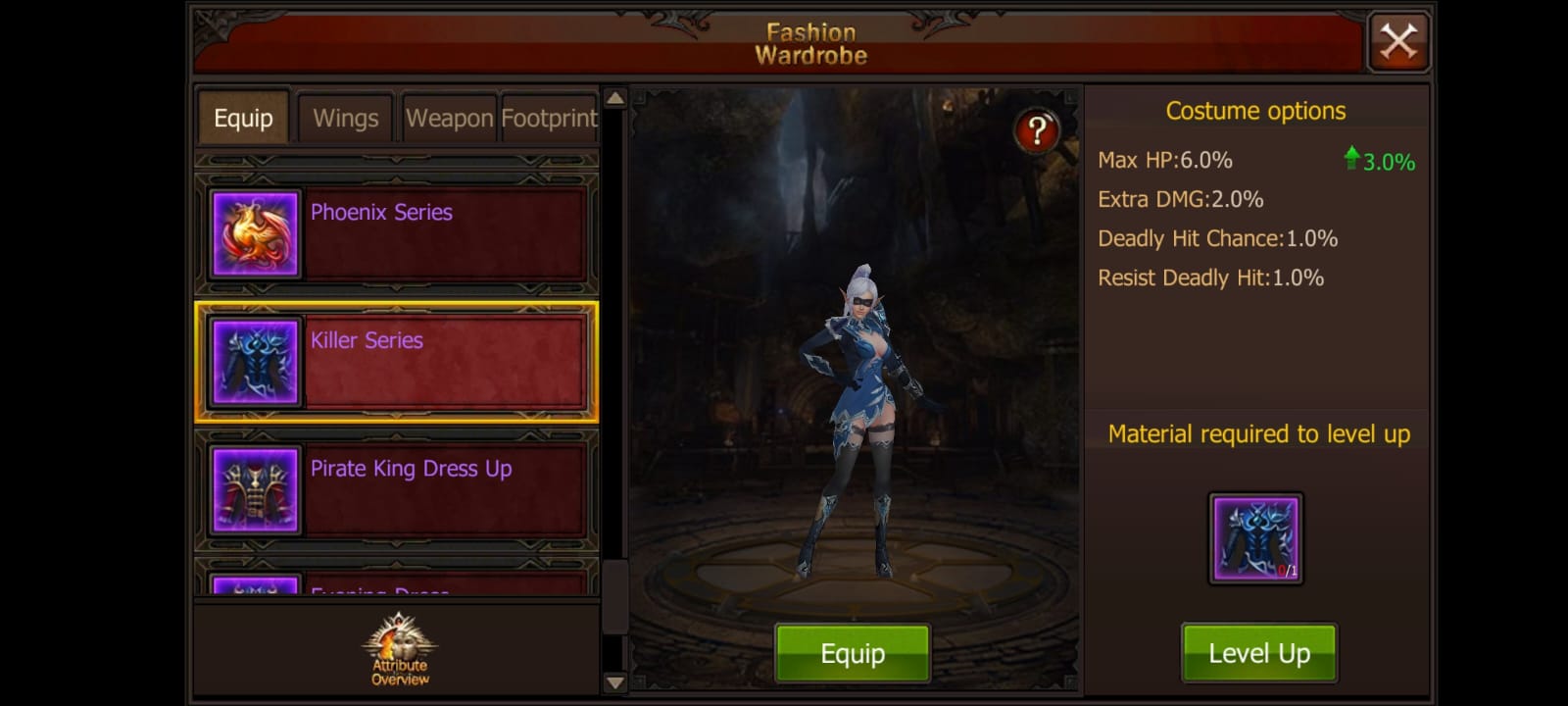The height and width of the screenshot is (706, 1568).
Task: Select the Phoenix Series costume icon
Action: [x=253, y=231]
